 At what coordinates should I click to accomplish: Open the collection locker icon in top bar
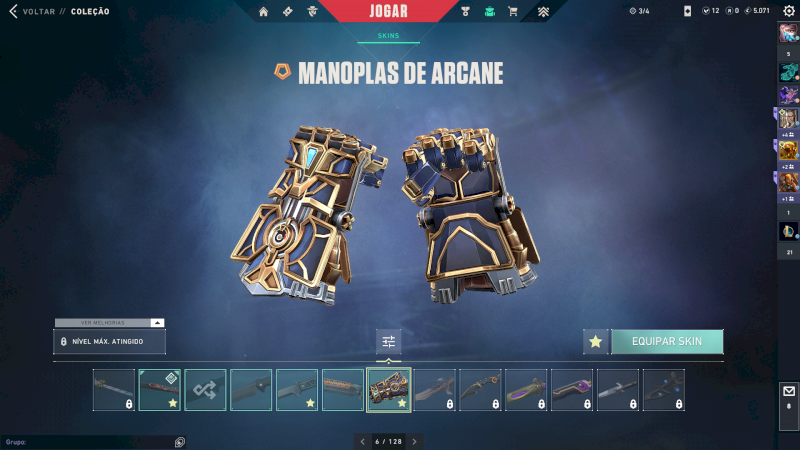click(x=489, y=12)
